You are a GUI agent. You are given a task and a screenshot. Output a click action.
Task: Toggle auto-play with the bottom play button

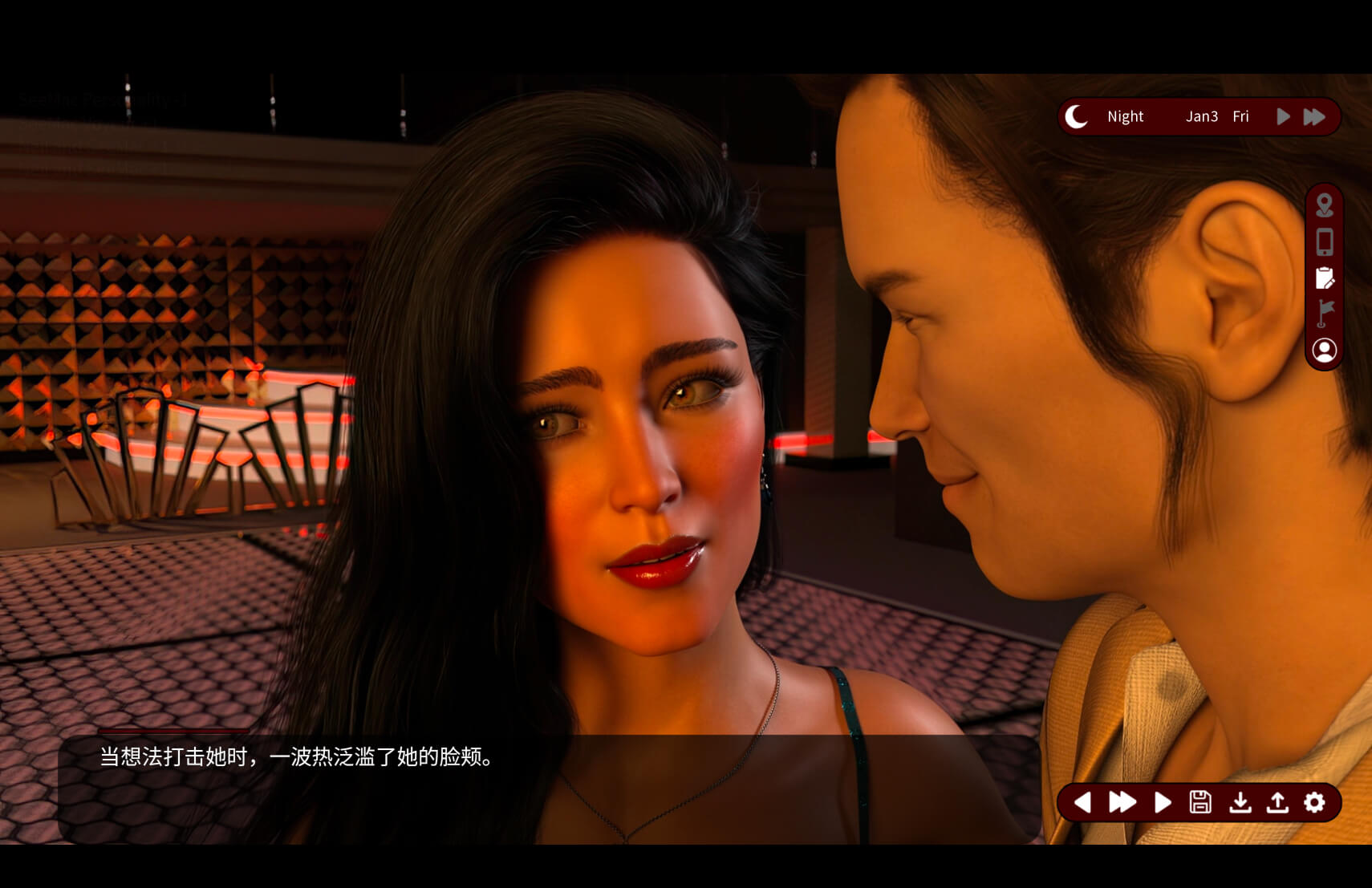click(x=1162, y=802)
